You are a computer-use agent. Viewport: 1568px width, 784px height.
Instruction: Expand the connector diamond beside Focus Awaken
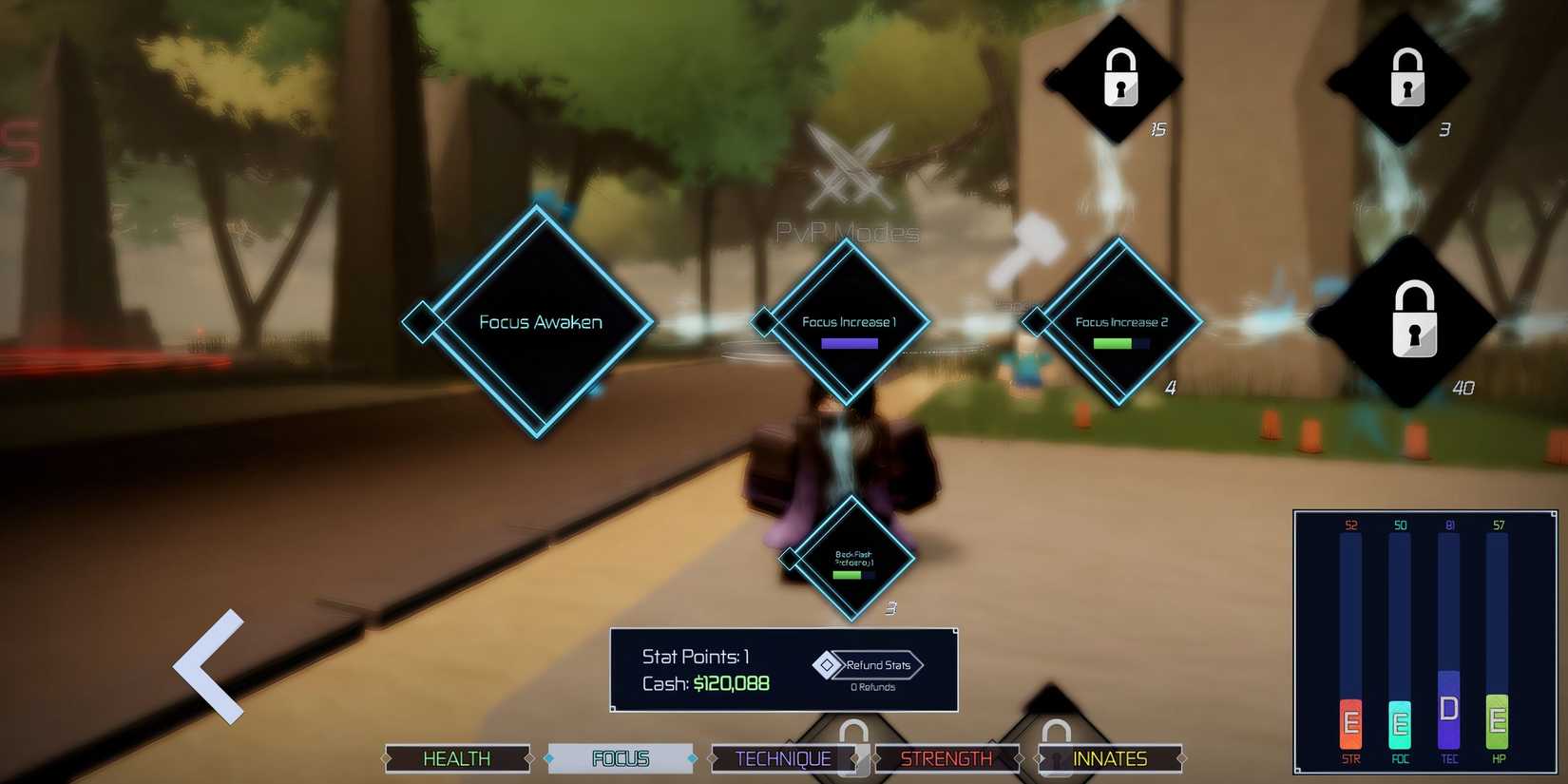(421, 323)
